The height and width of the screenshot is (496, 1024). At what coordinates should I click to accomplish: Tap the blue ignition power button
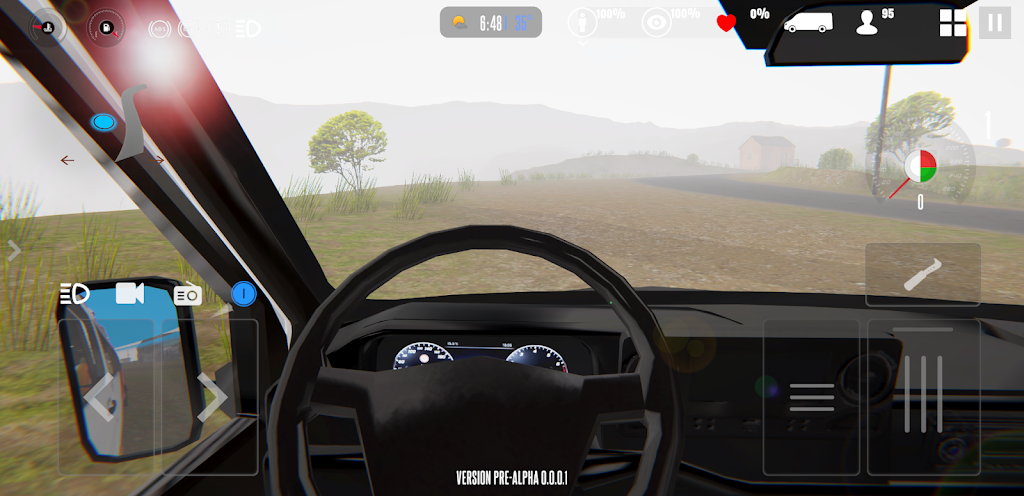click(244, 294)
